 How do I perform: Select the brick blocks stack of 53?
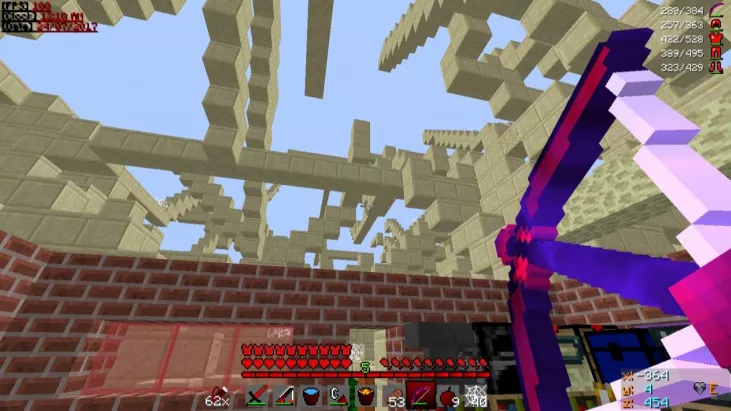tap(392, 397)
